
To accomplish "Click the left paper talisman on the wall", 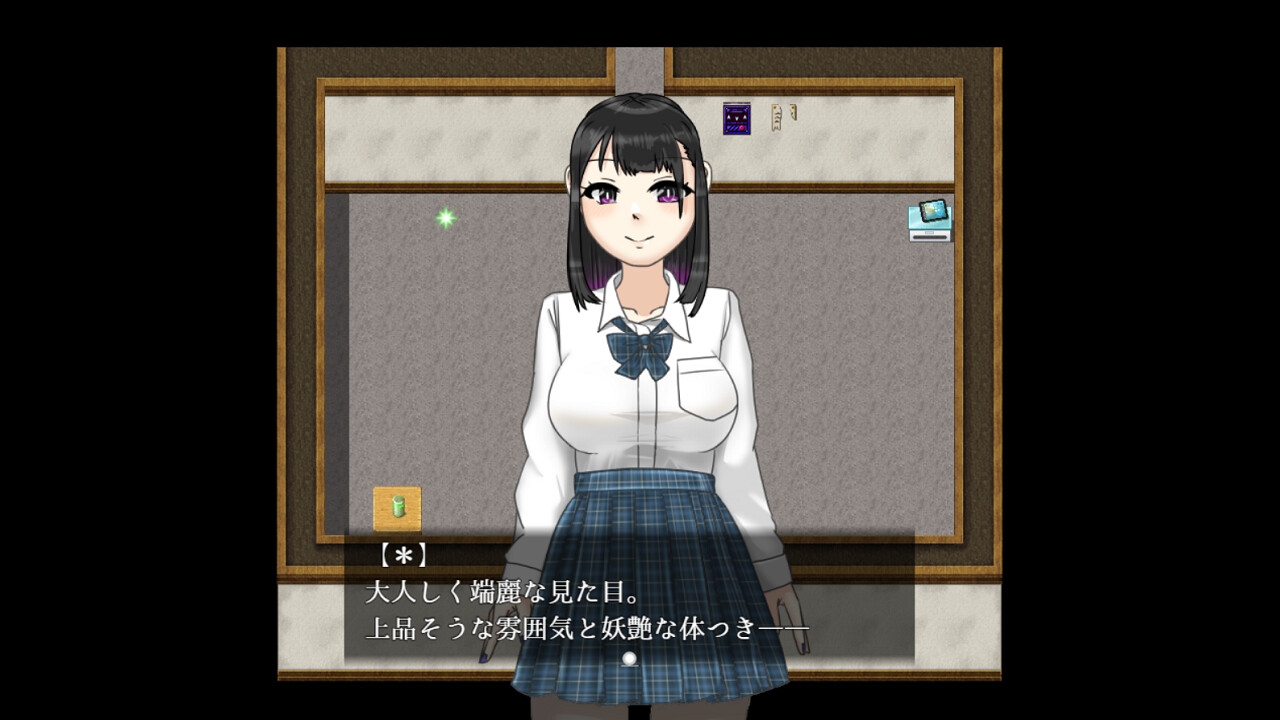I will click(776, 117).
